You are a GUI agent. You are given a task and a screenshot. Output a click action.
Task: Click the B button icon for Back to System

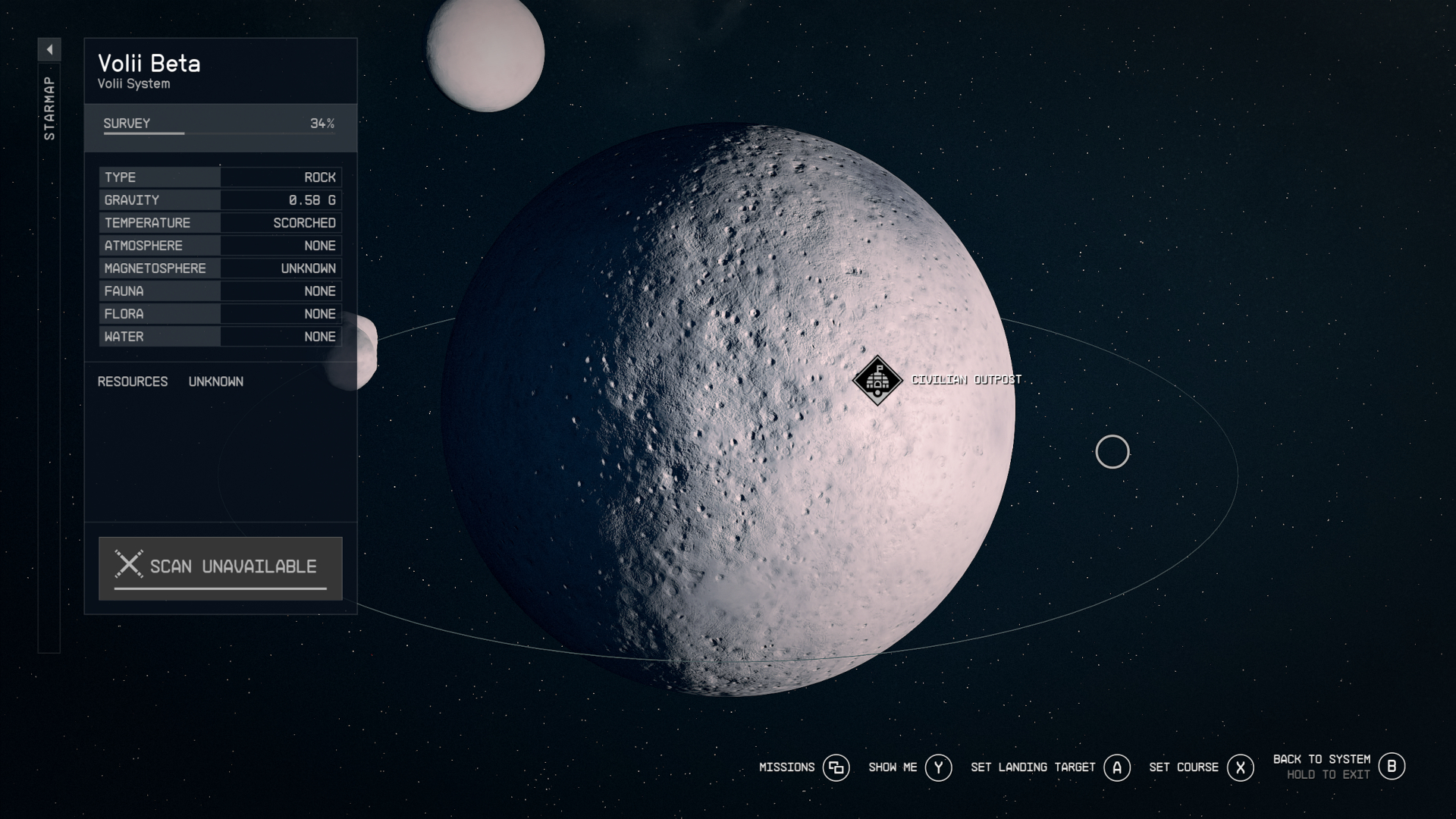[1392, 766]
